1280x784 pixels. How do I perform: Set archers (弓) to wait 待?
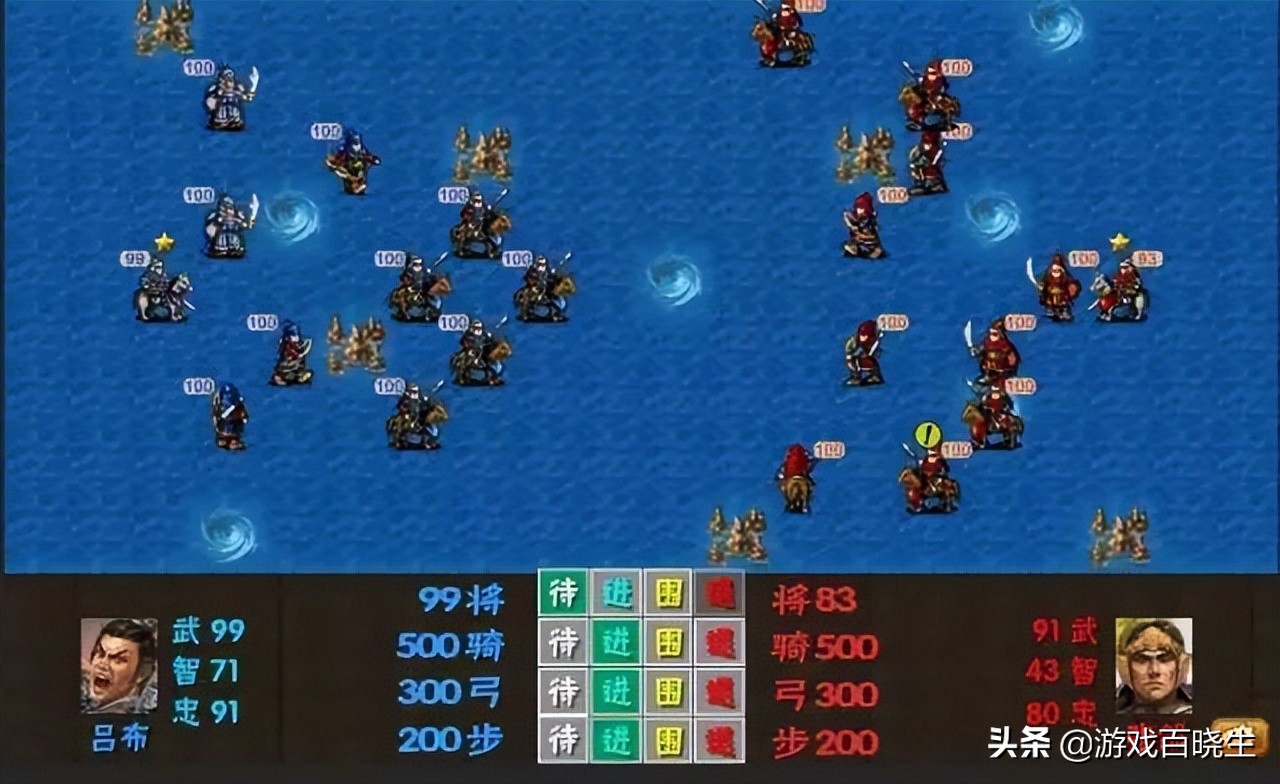click(564, 691)
